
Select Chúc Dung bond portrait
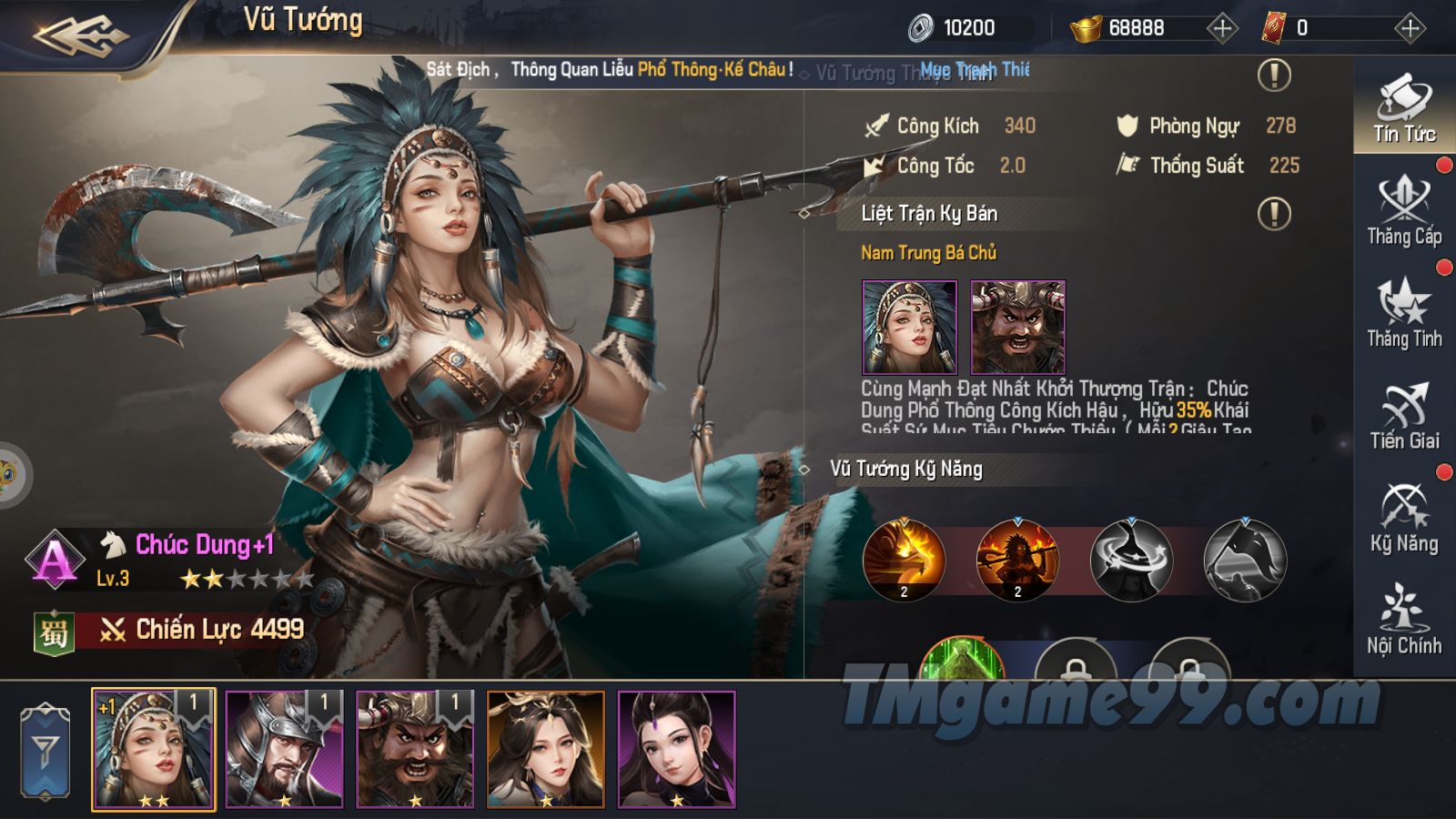909,328
